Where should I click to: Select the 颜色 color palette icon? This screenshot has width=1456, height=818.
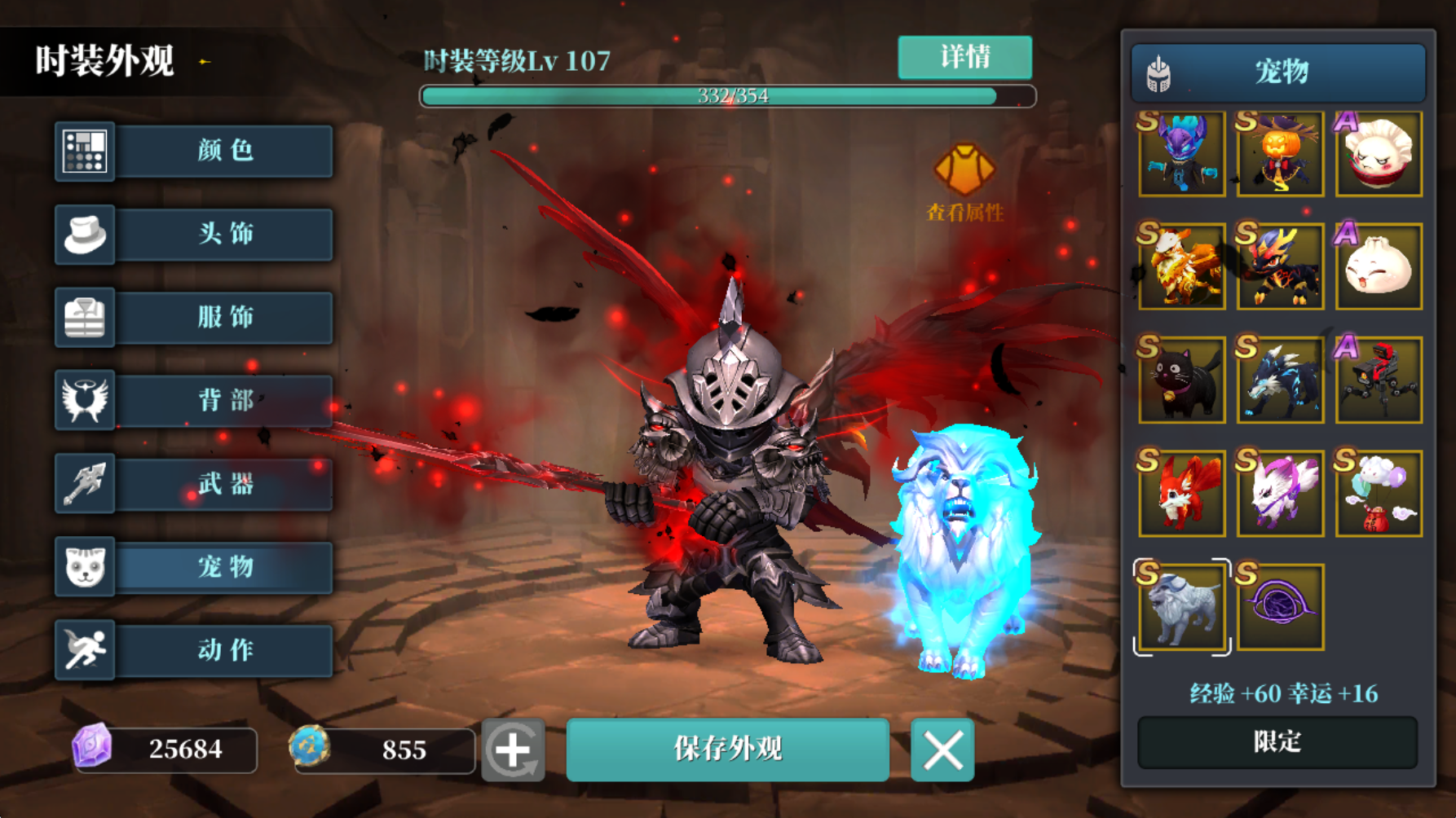coord(85,151)
